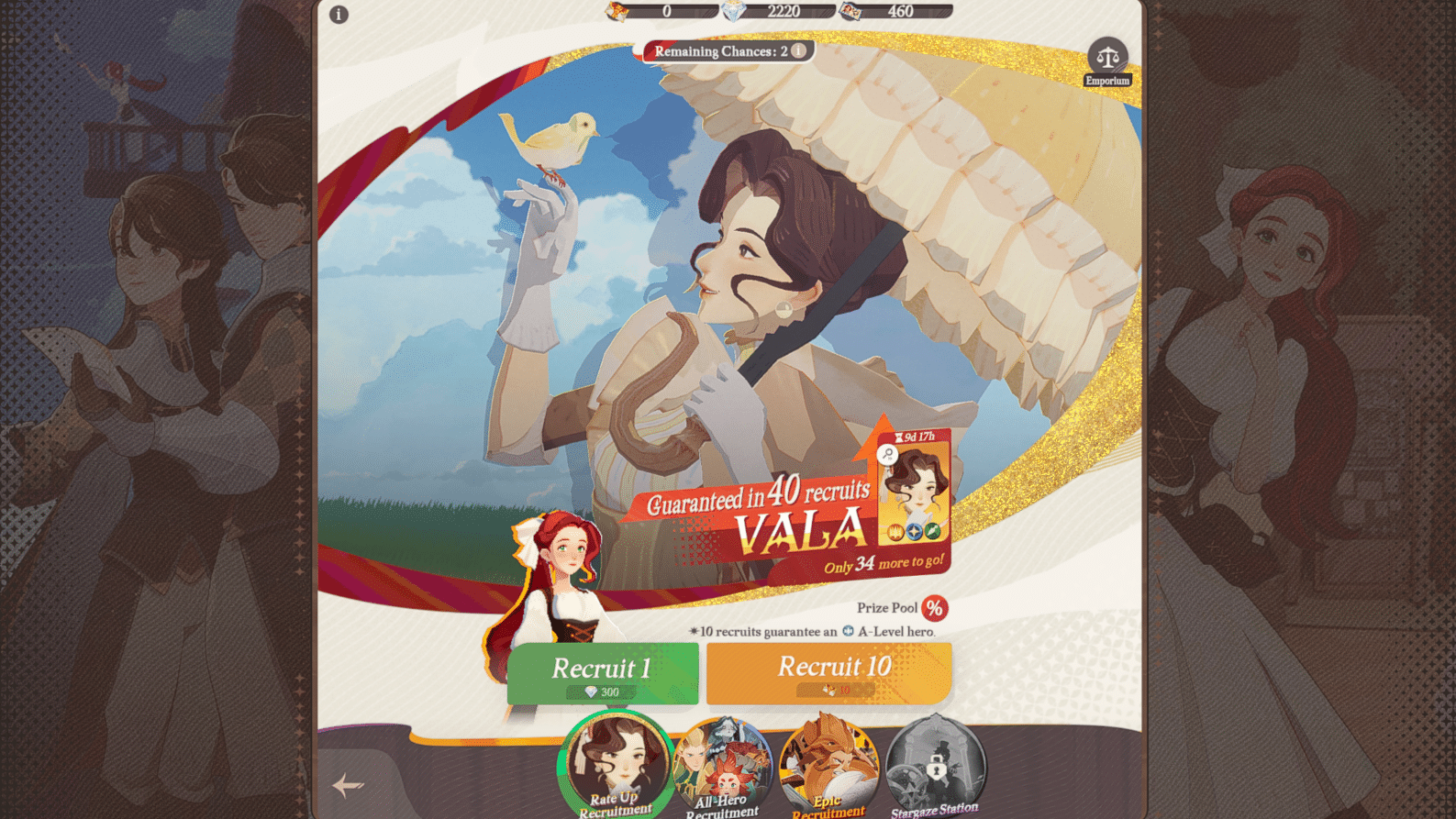This screenshot has height=819, width=1456.
Task: Open details via the Remaining Chances info icon
Action: pyautogui.click(x=797, y=51)
